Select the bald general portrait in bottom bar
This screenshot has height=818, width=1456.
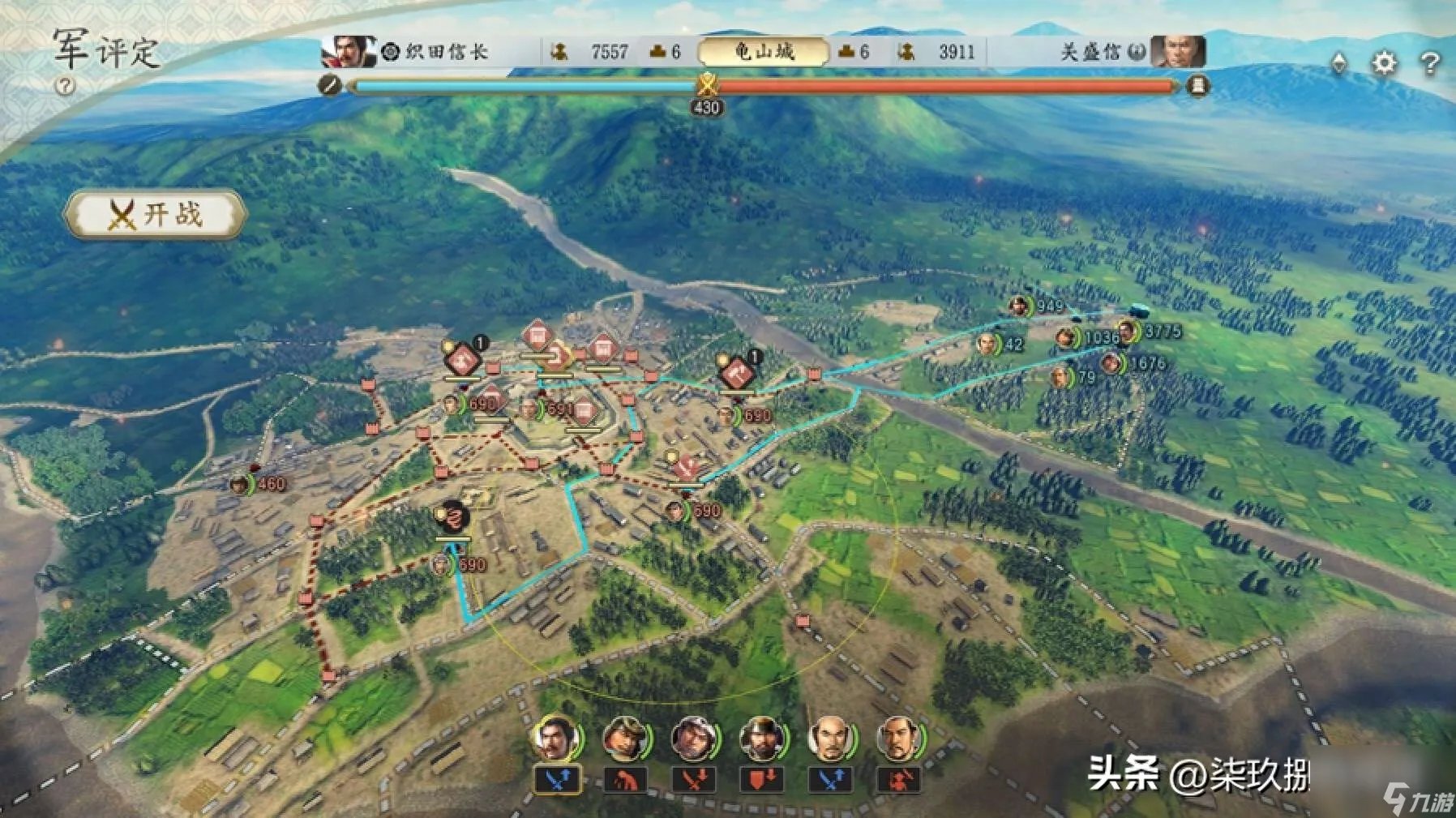click(829, 739)
